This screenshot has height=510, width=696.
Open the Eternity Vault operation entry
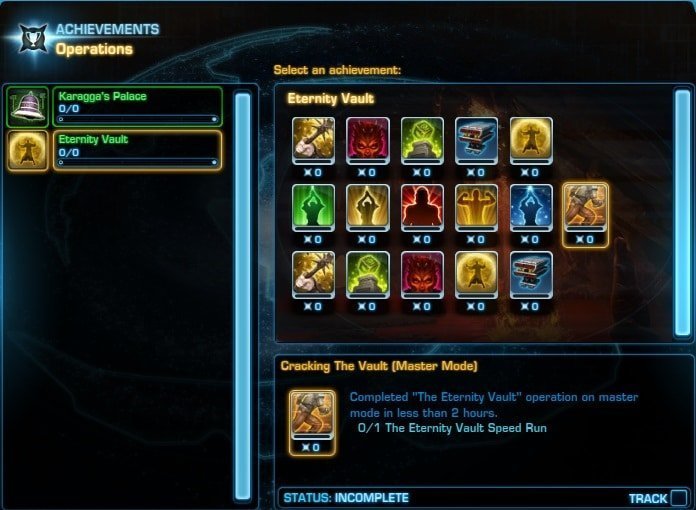[135, 151]
